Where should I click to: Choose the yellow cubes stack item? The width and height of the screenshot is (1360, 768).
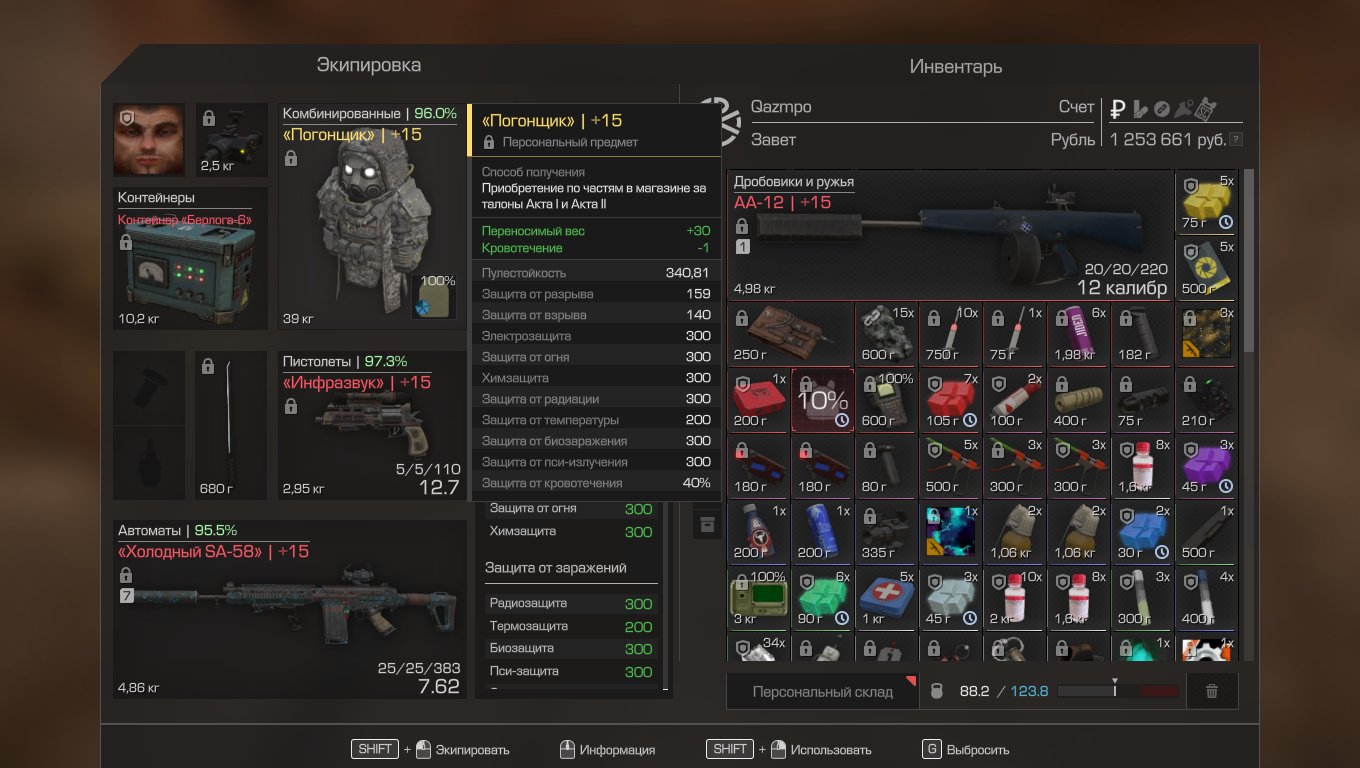click(1207, 202)
